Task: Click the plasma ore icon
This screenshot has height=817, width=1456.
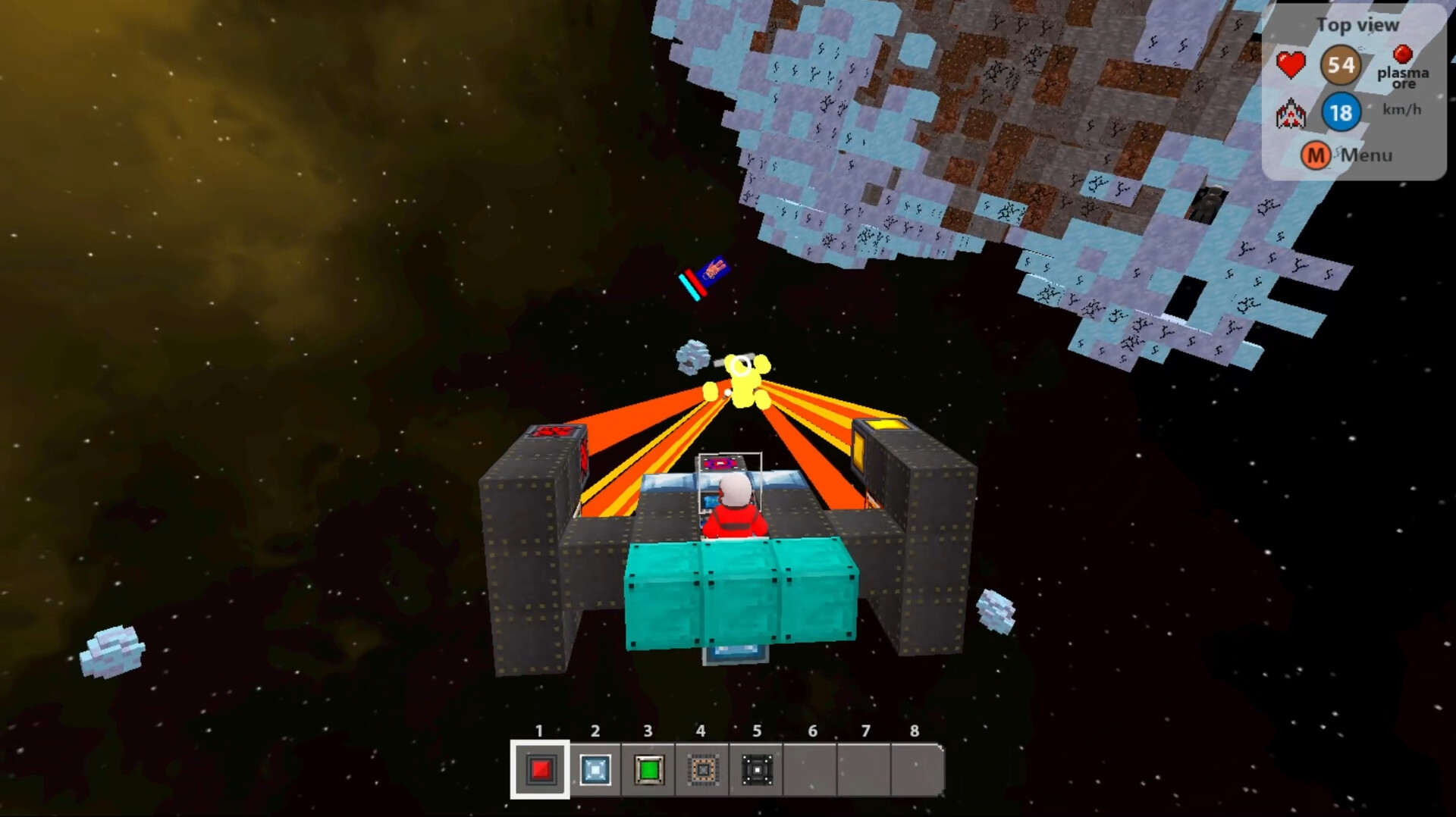Action: point(1402,54)
